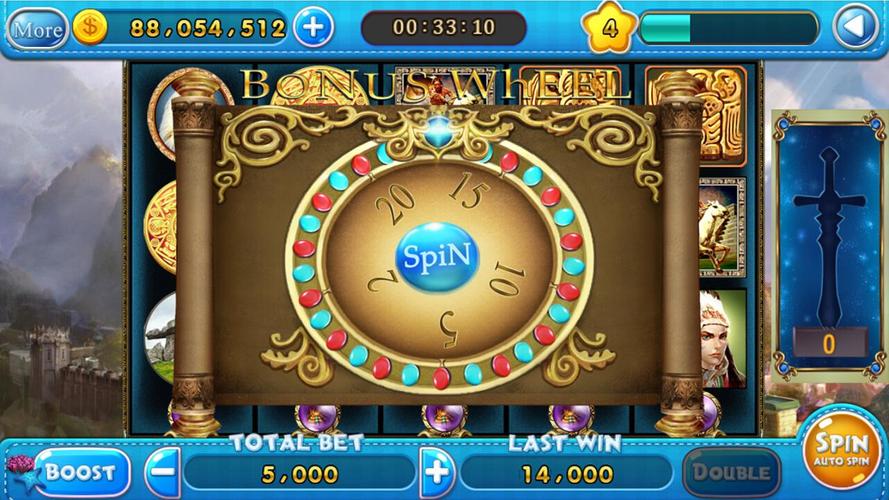Add more coins with the plus button
This screenshot has width=889, height=500.
(x=314, y=27)
